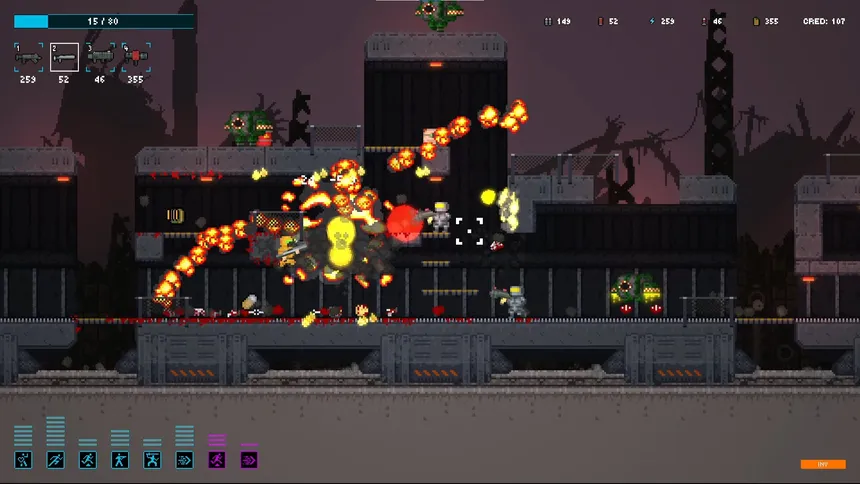Activate the cyan dash arrows skill icon
The height and width of the screenshot is (484, 860).
tap(184, 460)
